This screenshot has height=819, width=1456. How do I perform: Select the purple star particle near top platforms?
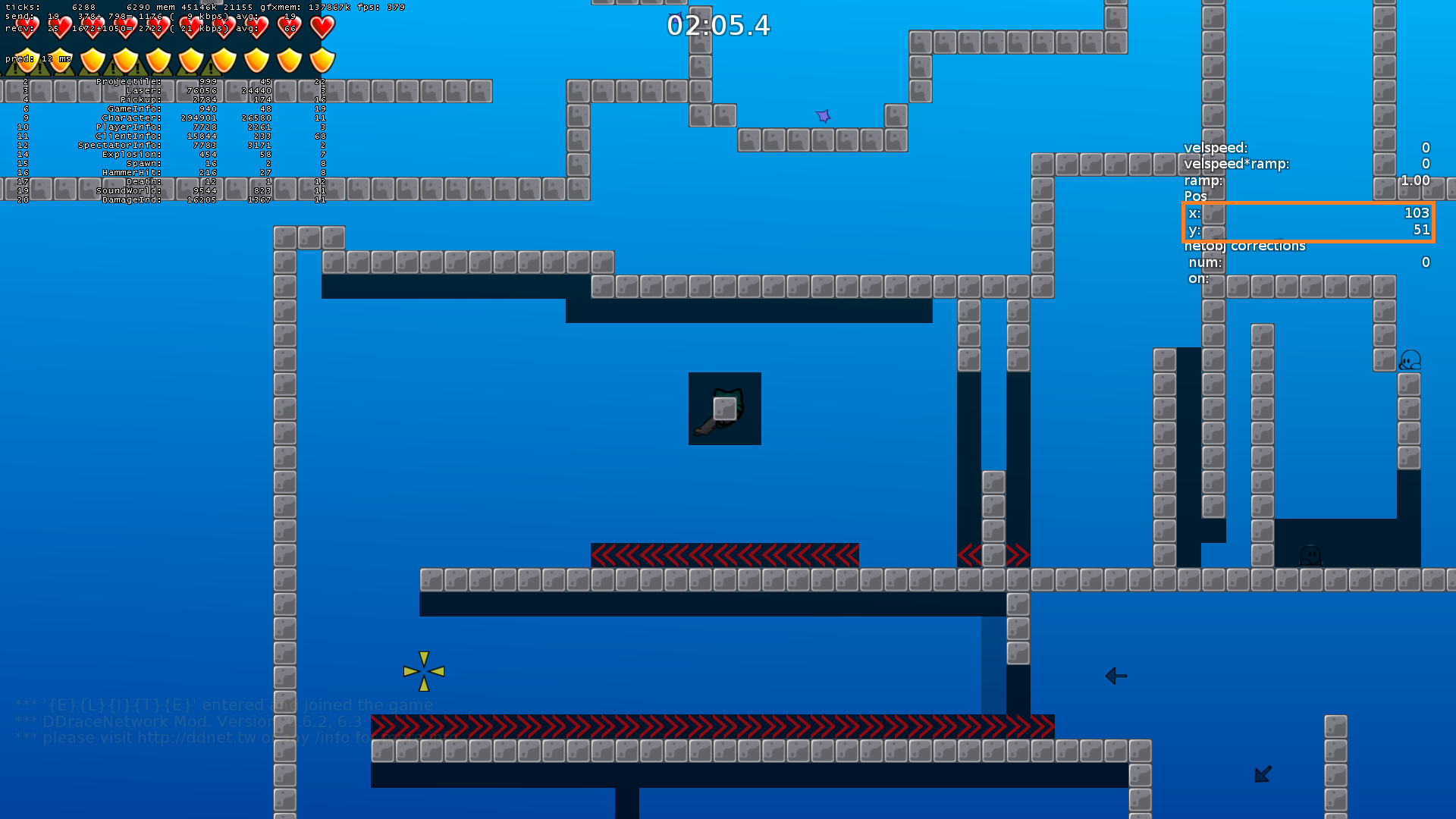pyautogui.click(x=824, y=115)
